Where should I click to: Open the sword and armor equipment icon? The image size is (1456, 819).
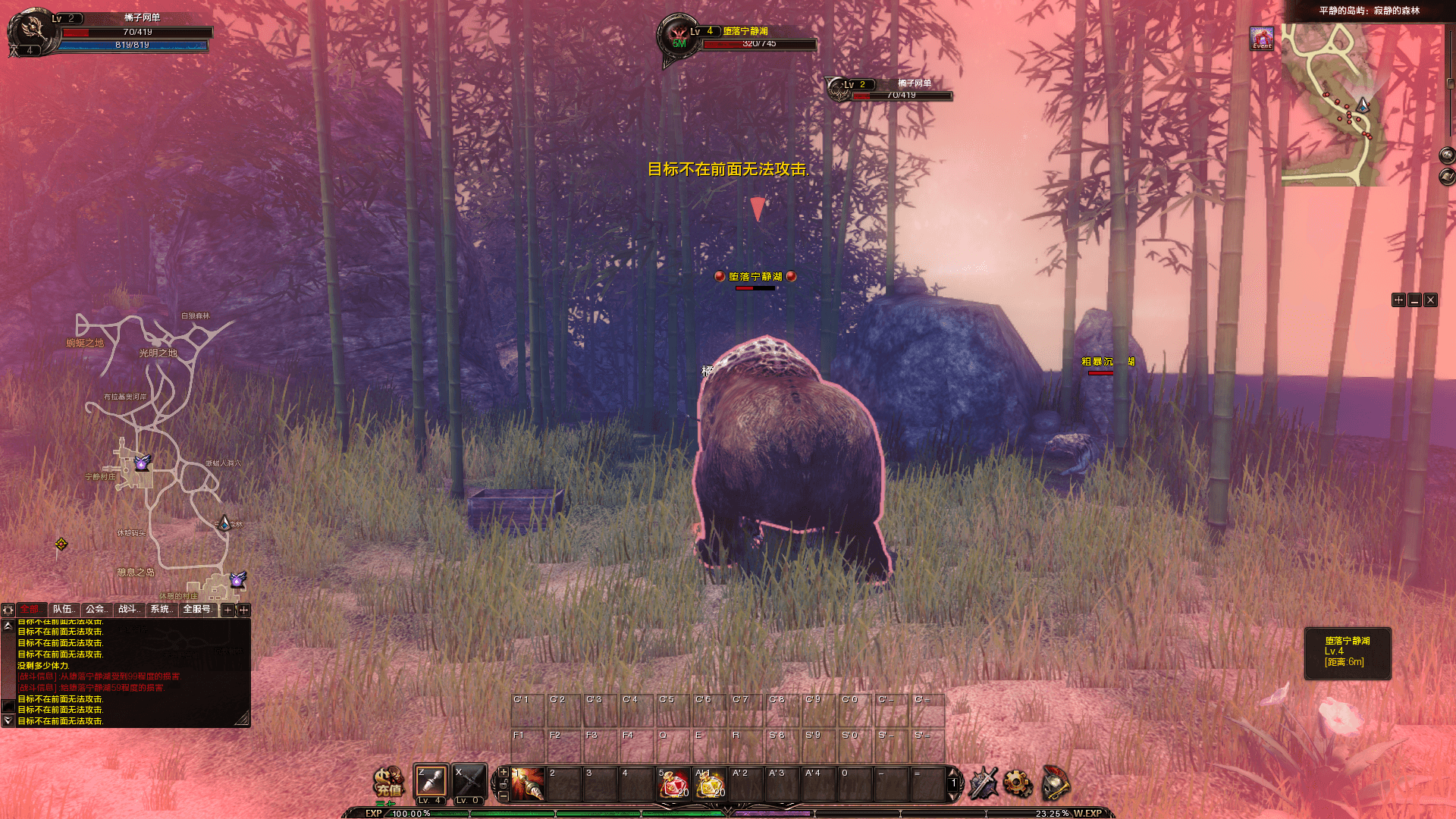[x=983, y=783]
